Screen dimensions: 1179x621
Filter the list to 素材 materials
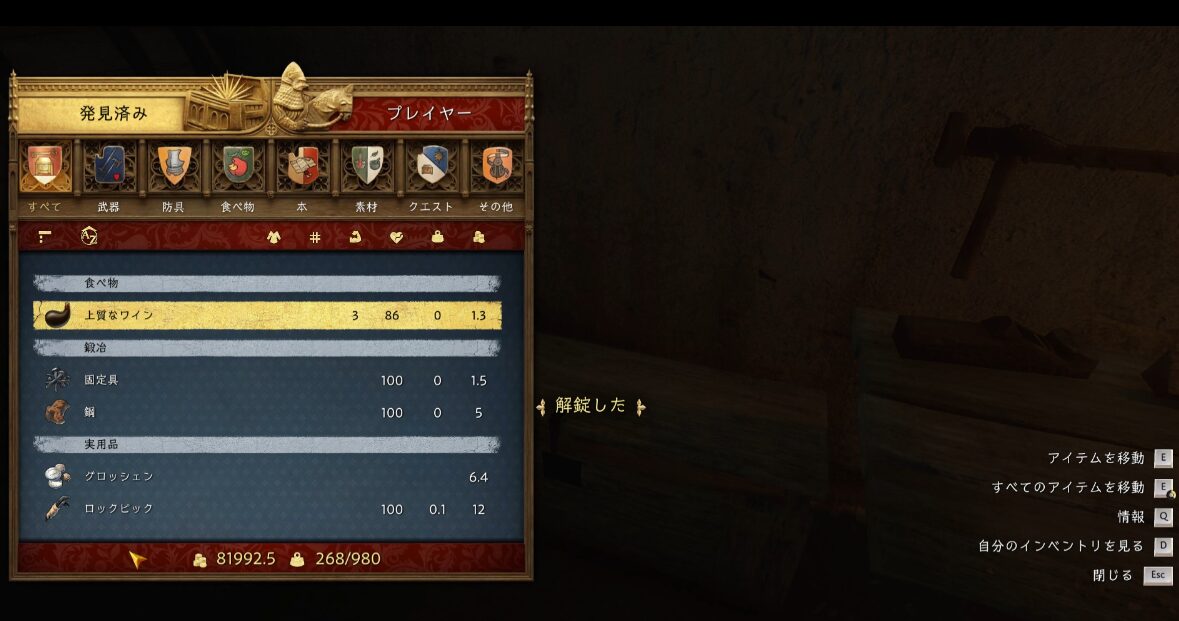pos(367,167)
